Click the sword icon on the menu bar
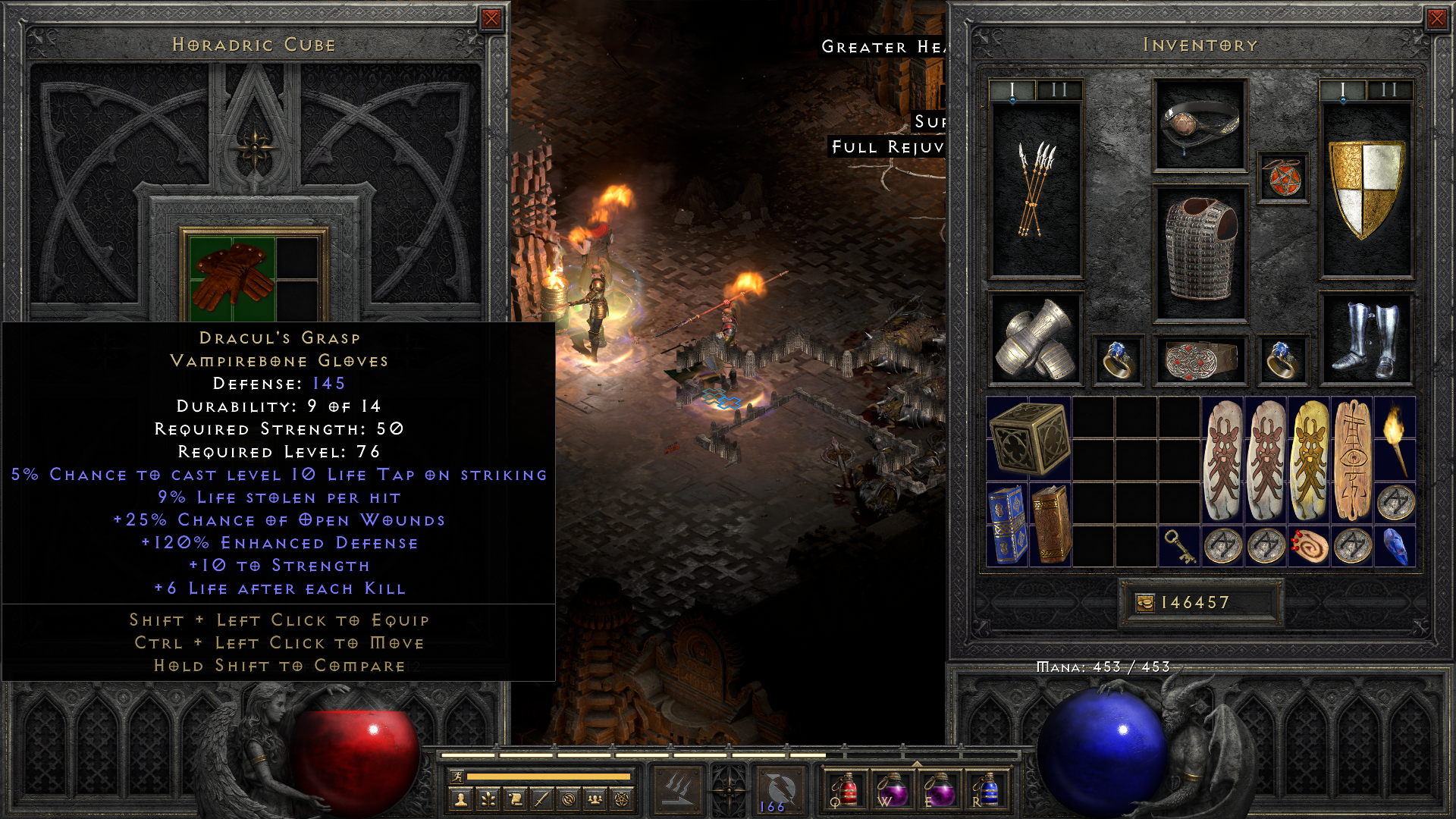 541,801
